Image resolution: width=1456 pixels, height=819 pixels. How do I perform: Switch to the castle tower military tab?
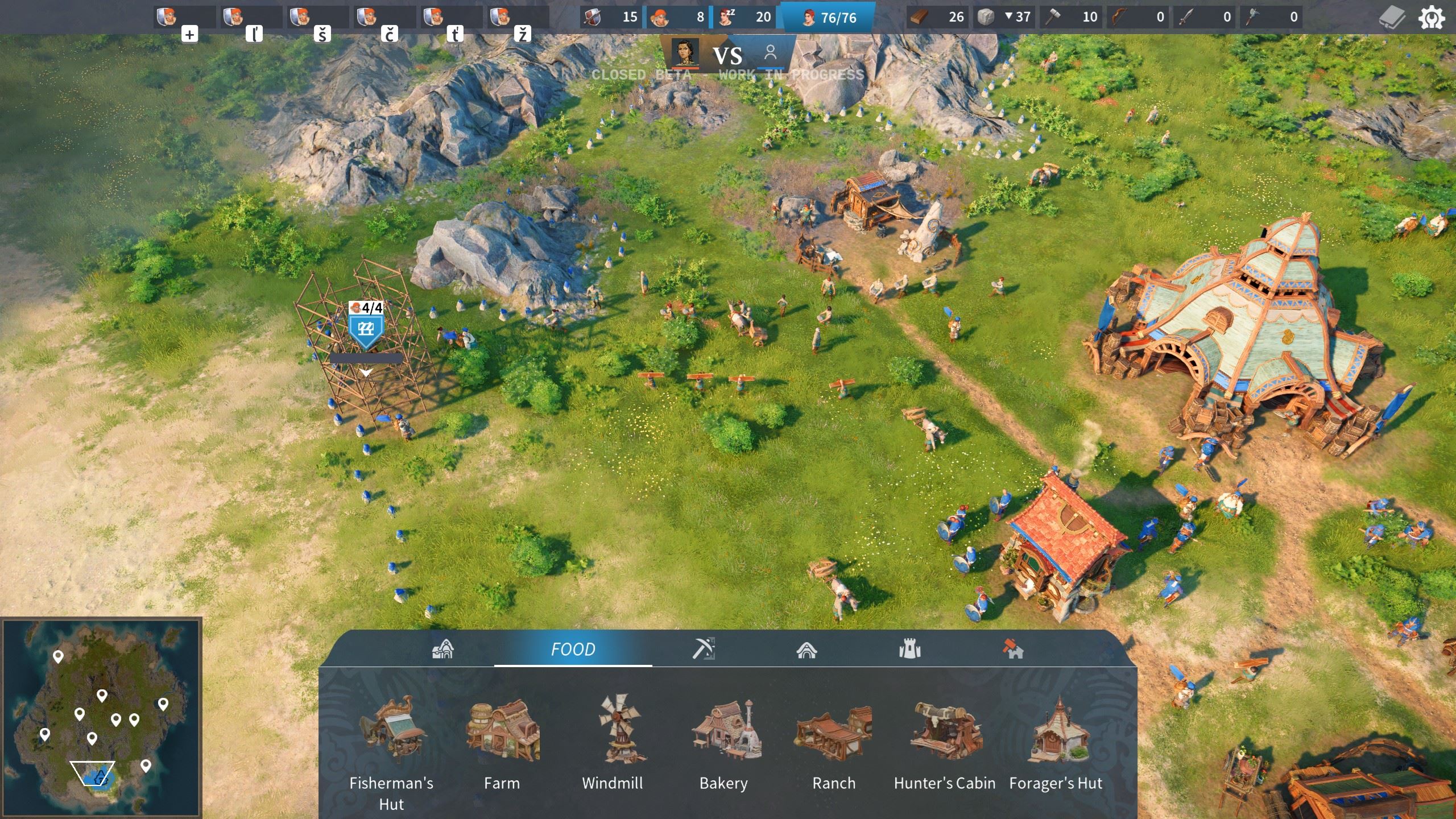(909, 649)
